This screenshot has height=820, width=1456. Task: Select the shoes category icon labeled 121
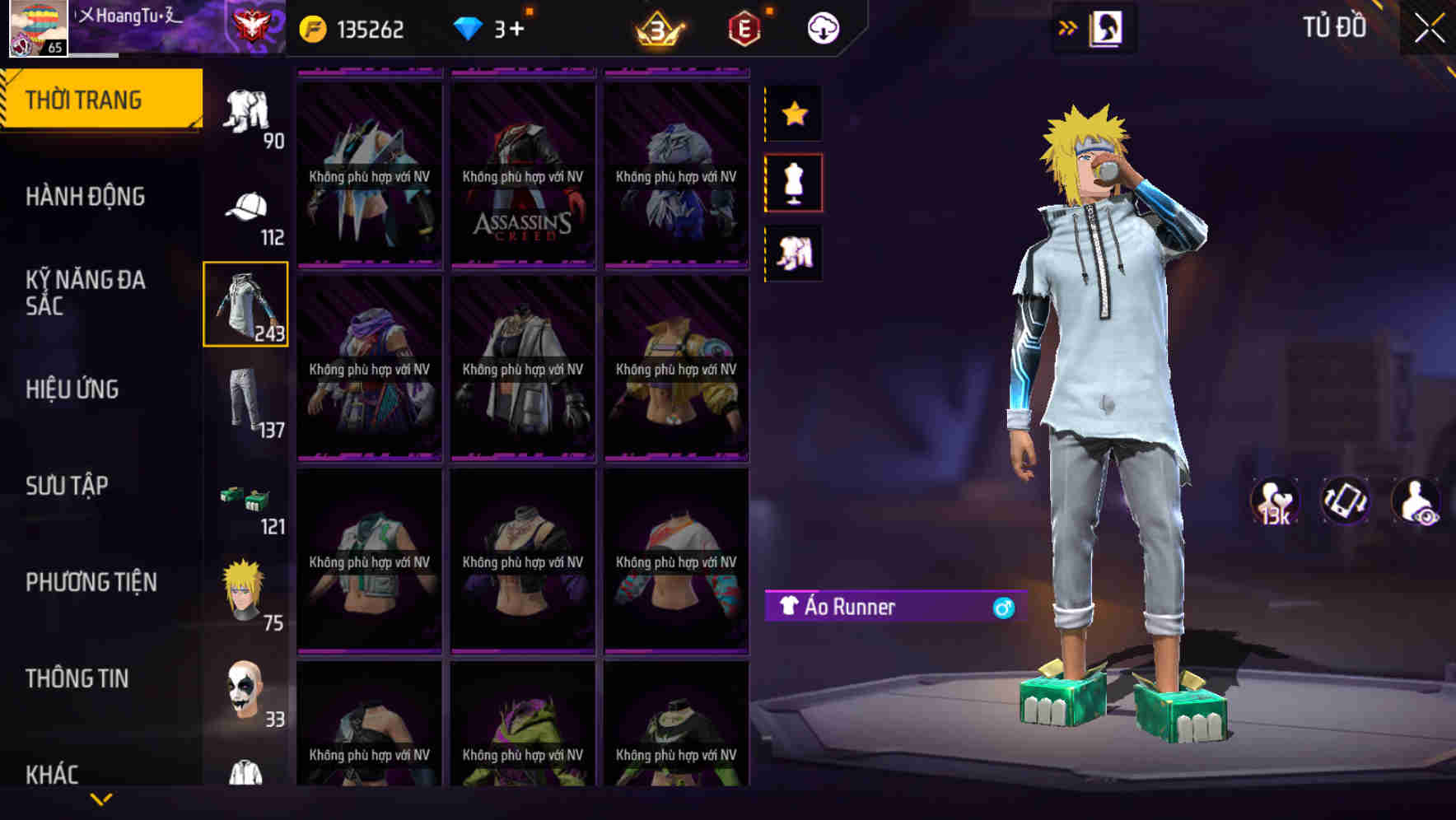(246, 498)
